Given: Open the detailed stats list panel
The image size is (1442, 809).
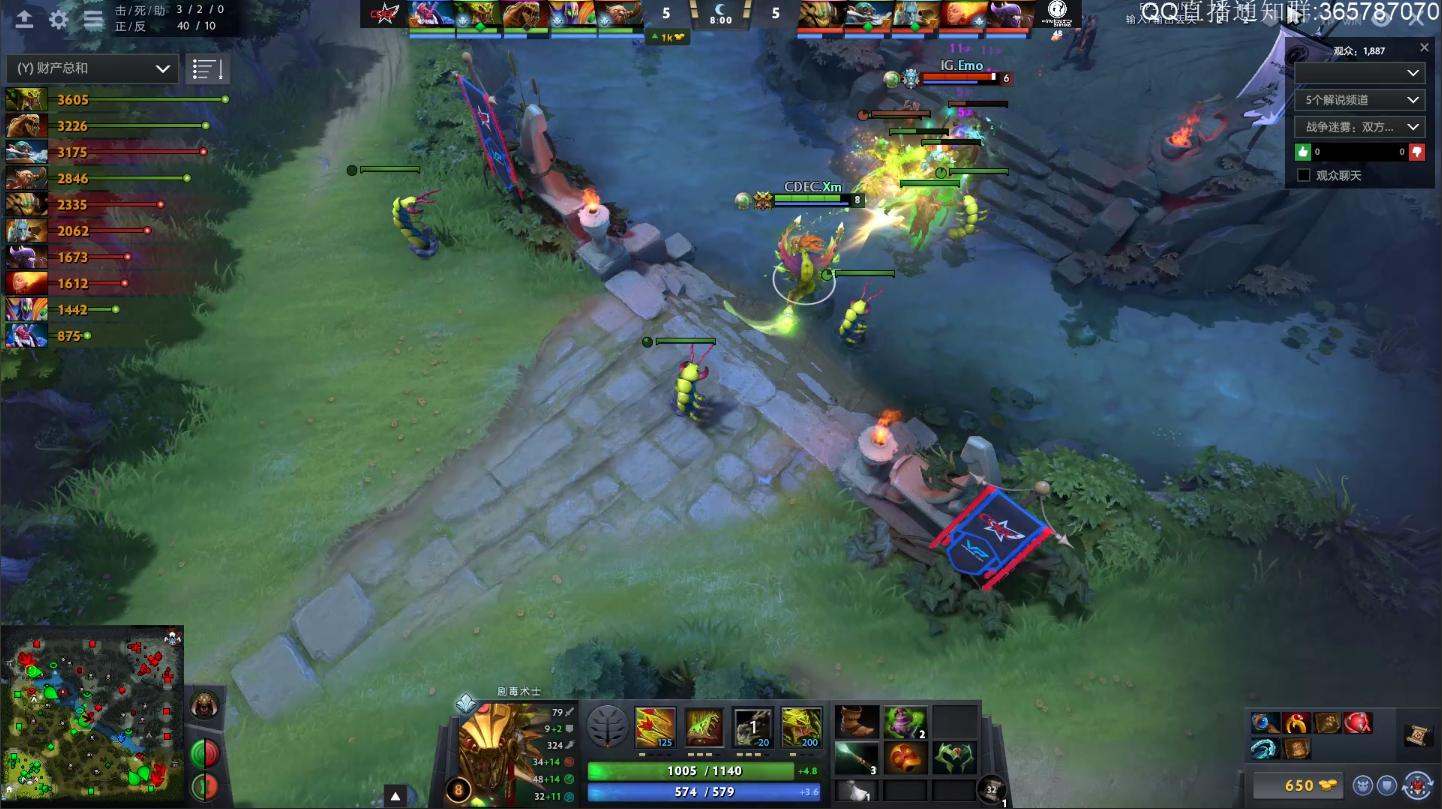Looking at the screenshot, I should tap(208, 68).
